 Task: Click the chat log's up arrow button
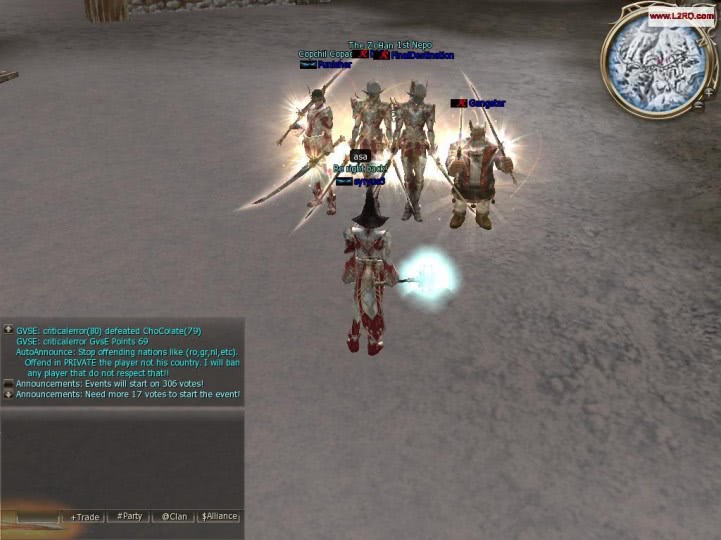pos(8,329)
